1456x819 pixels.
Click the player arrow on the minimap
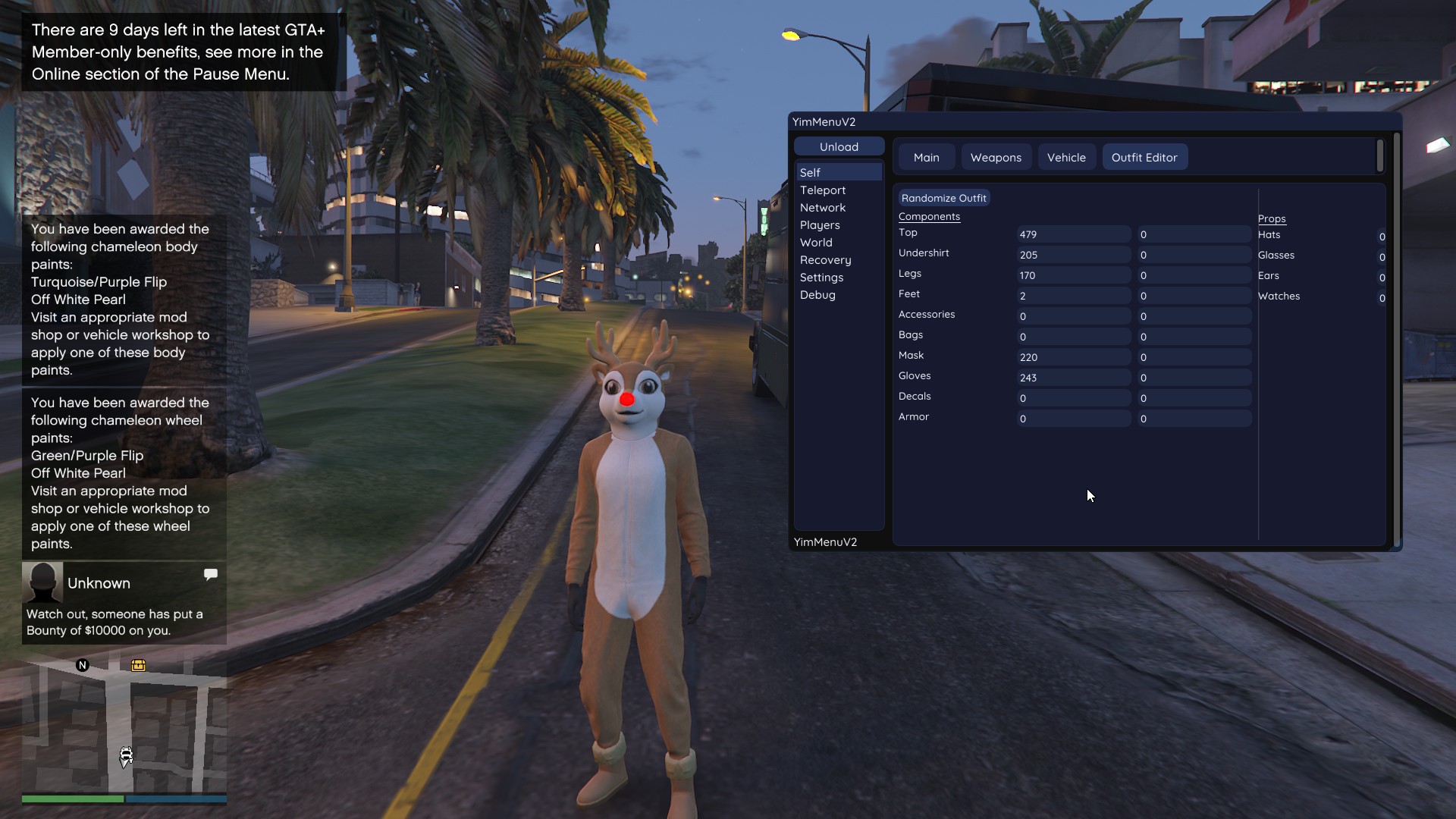(x=126, y=756)
